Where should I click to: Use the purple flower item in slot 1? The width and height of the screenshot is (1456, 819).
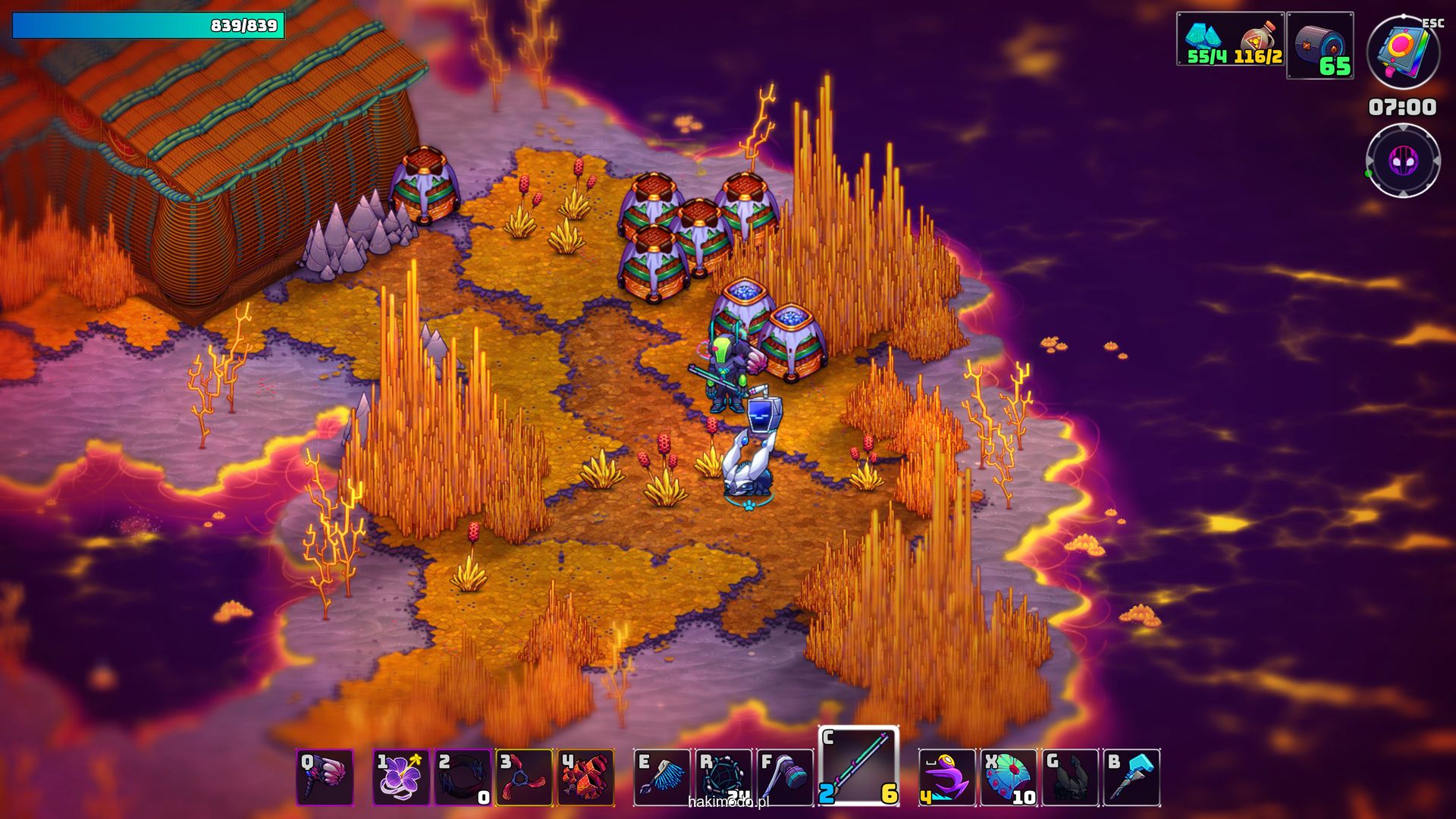pyautogui.click(x=401, y=777)
